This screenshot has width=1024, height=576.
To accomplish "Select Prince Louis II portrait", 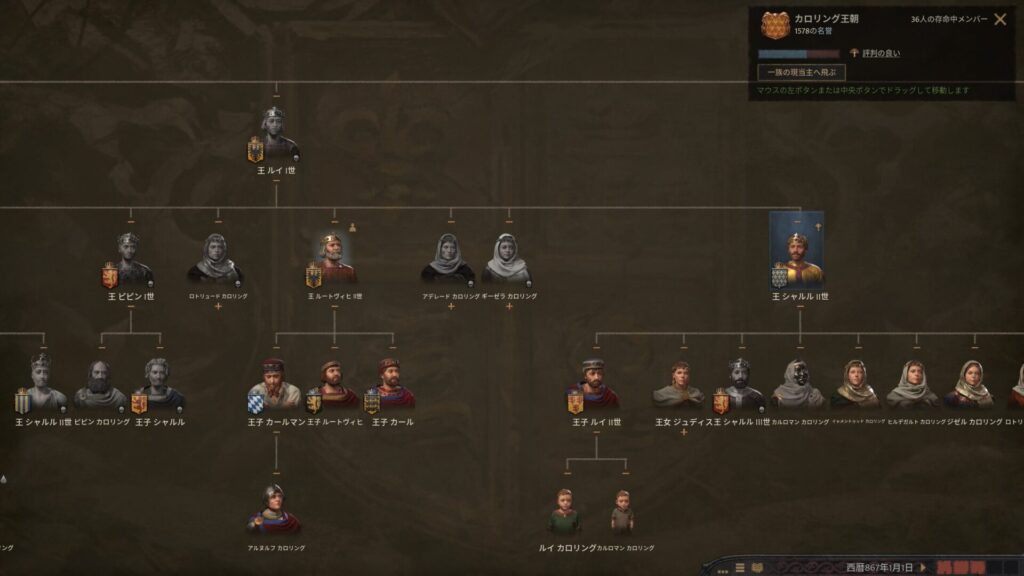I will click(595, 385).
